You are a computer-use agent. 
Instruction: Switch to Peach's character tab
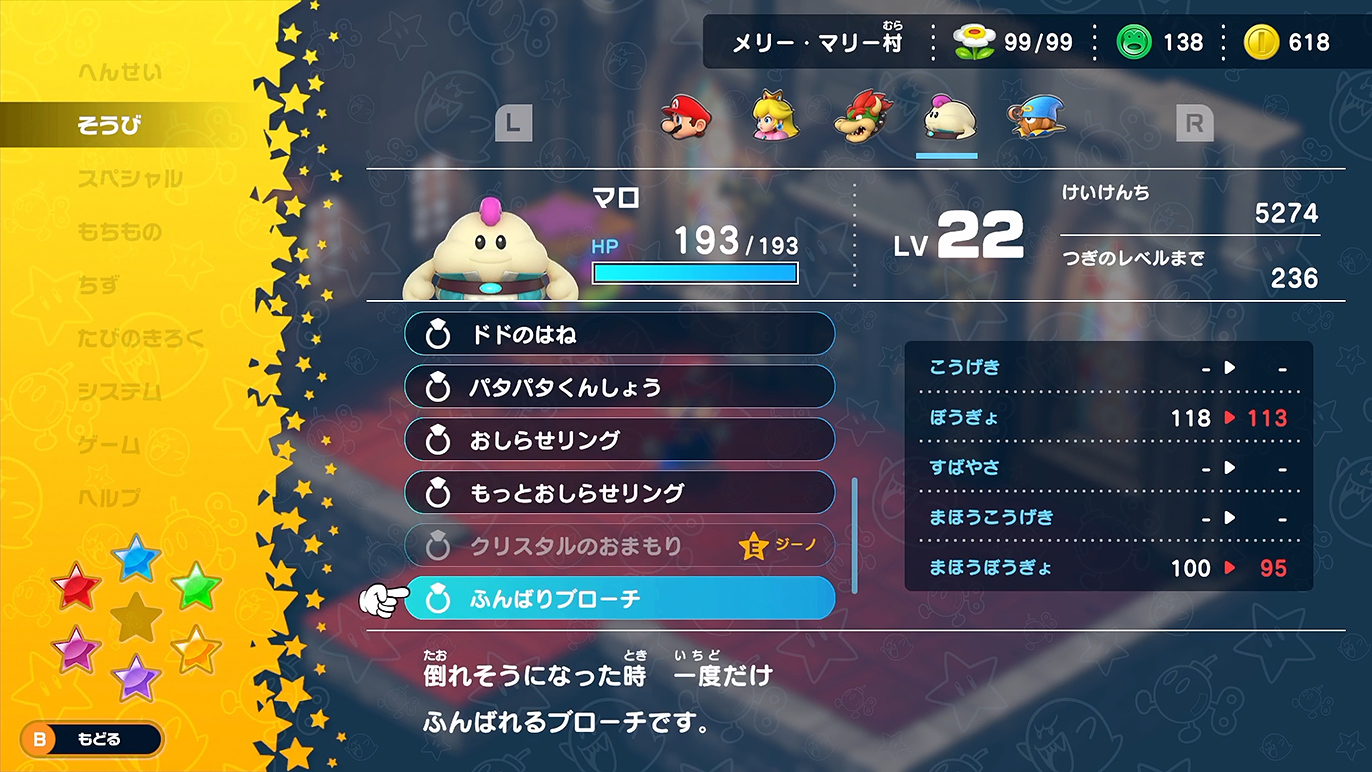(773, 117)
